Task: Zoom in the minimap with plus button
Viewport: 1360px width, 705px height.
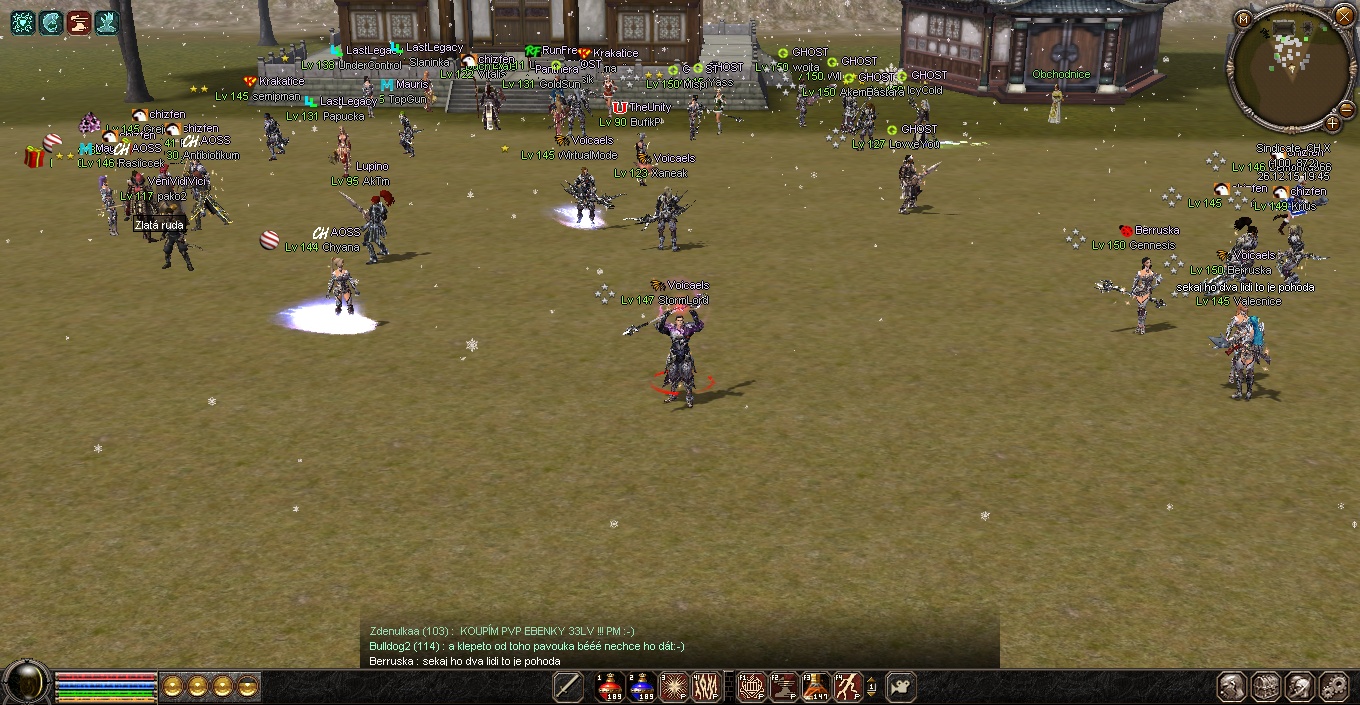Action: click(1333, 123)
